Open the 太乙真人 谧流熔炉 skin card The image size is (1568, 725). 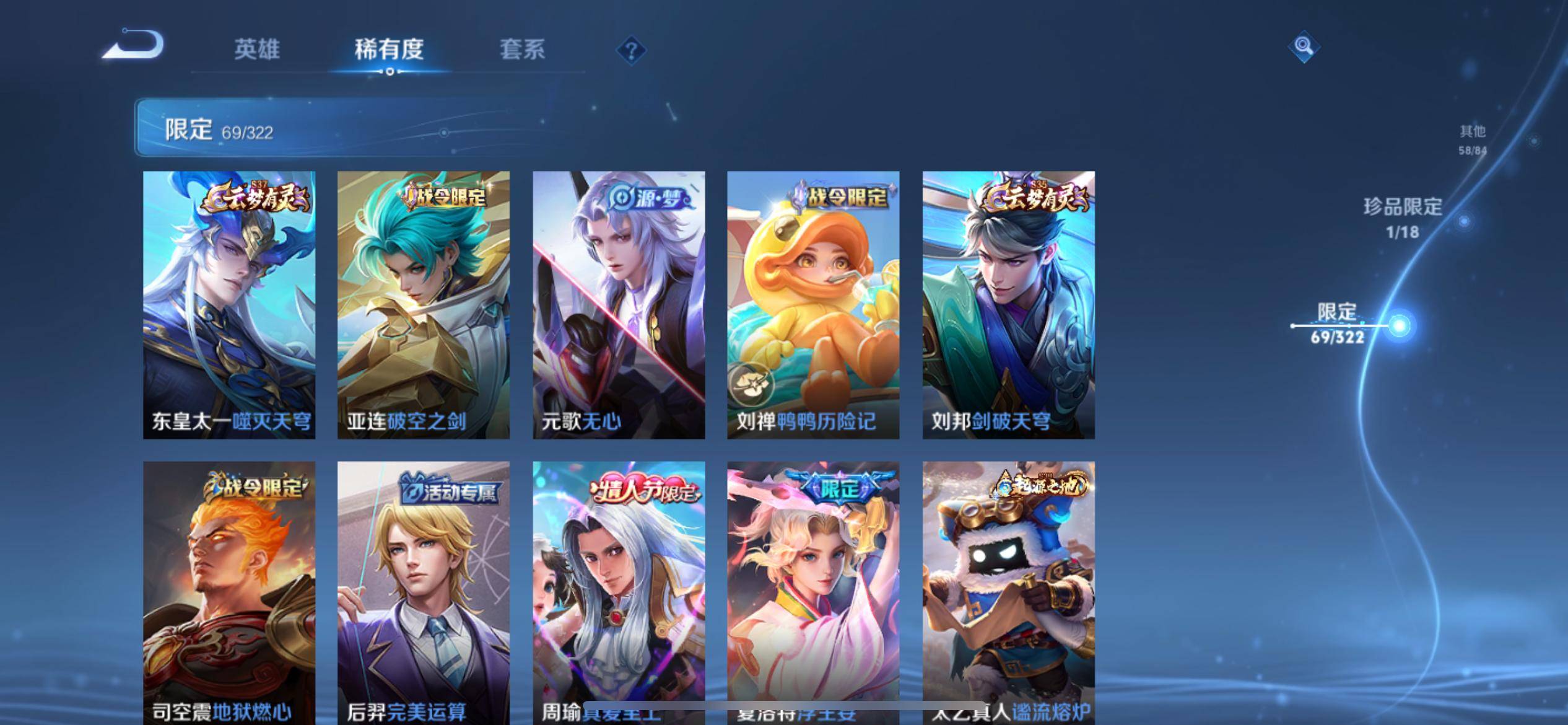(1008, 592)
